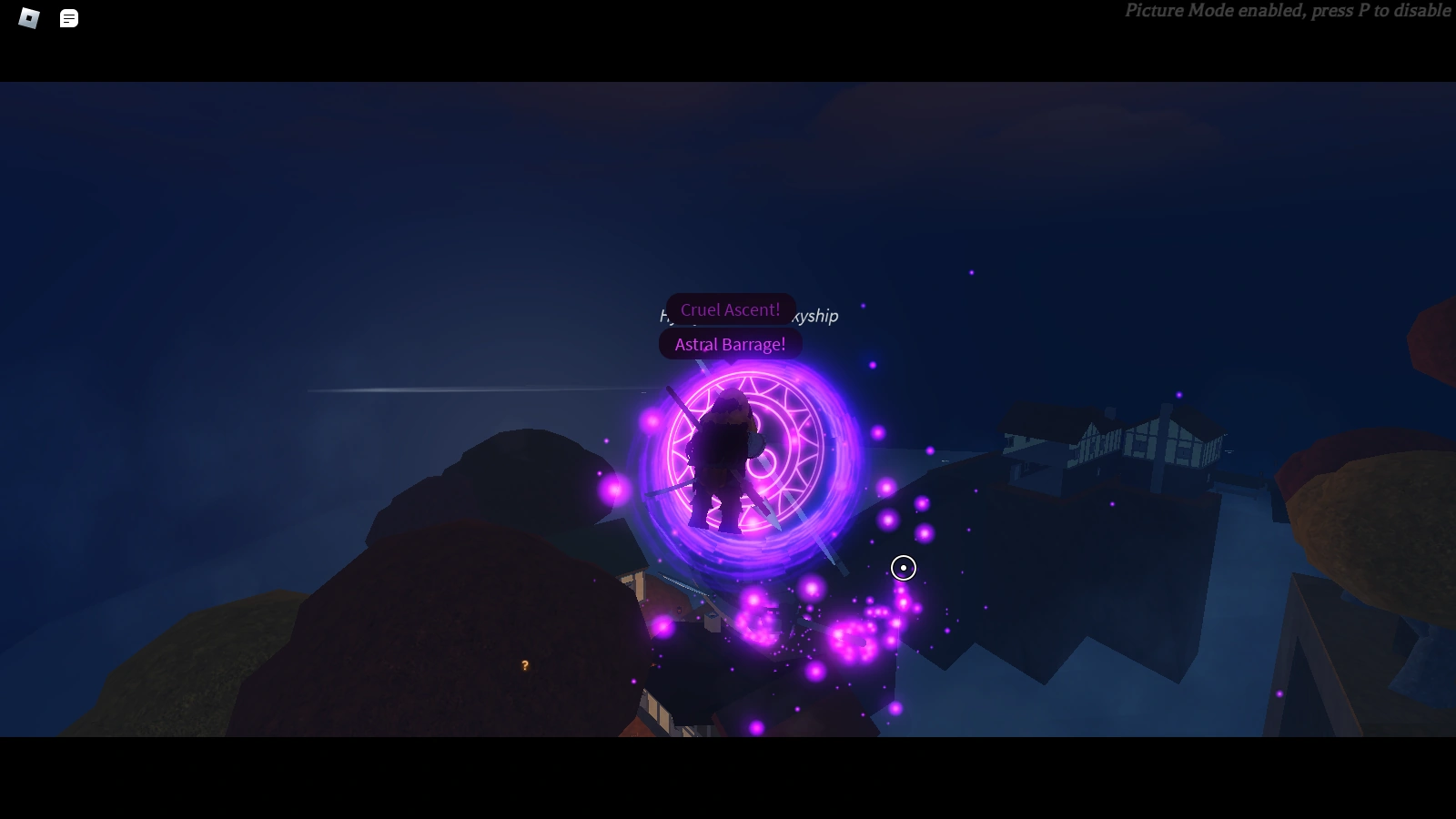Click the Cruel Ascent chat bubble
1456x819 pixels.
[x=730, y=309]
